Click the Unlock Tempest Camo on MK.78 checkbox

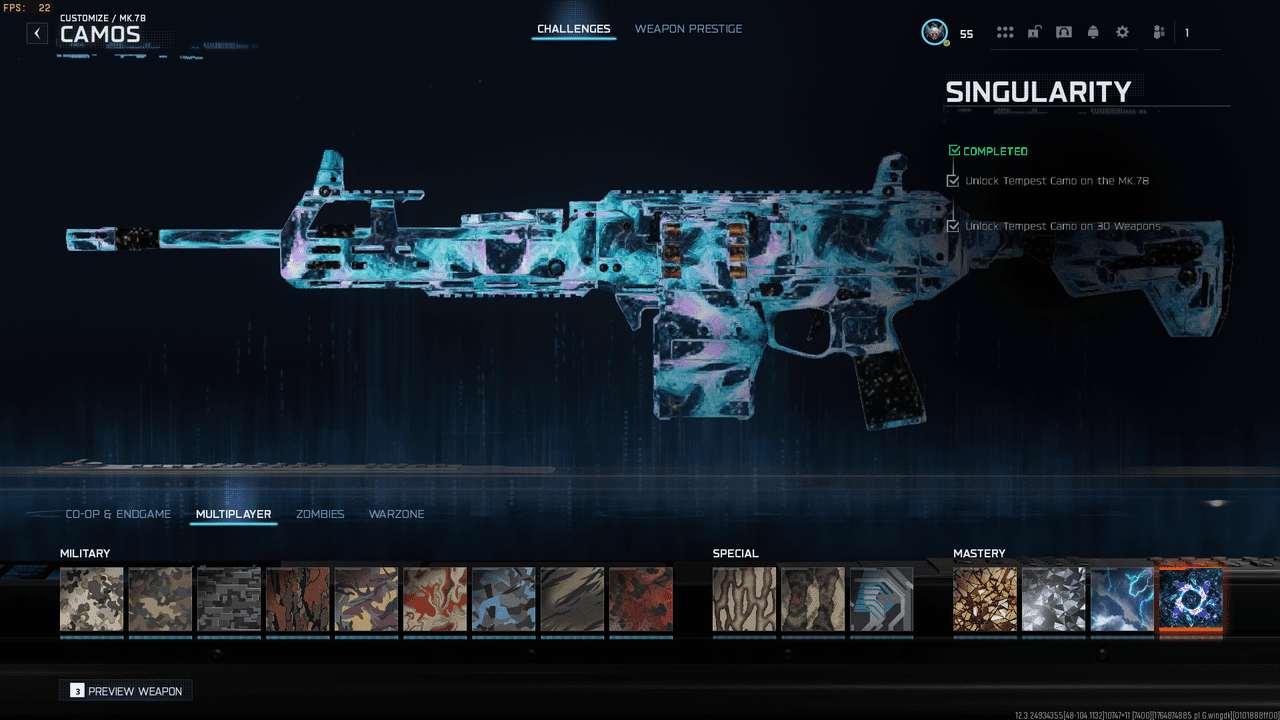pos(952,180)
